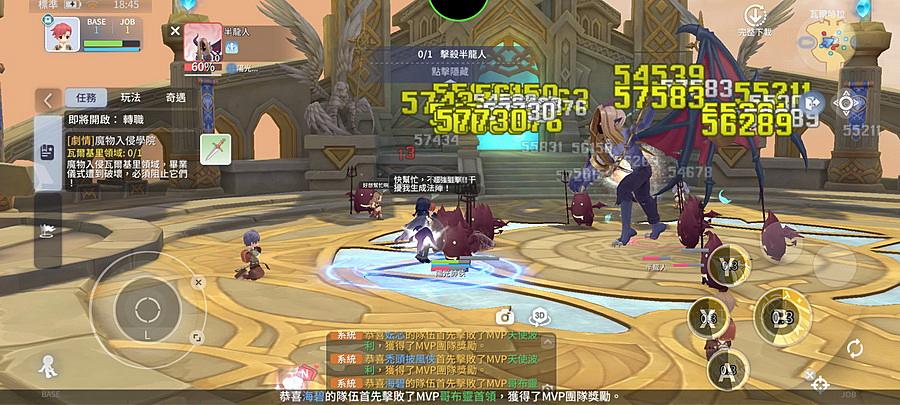This screenshot has height=405, width=900.
Task: Tap the white character figure icon
Action: pos(47,366)
